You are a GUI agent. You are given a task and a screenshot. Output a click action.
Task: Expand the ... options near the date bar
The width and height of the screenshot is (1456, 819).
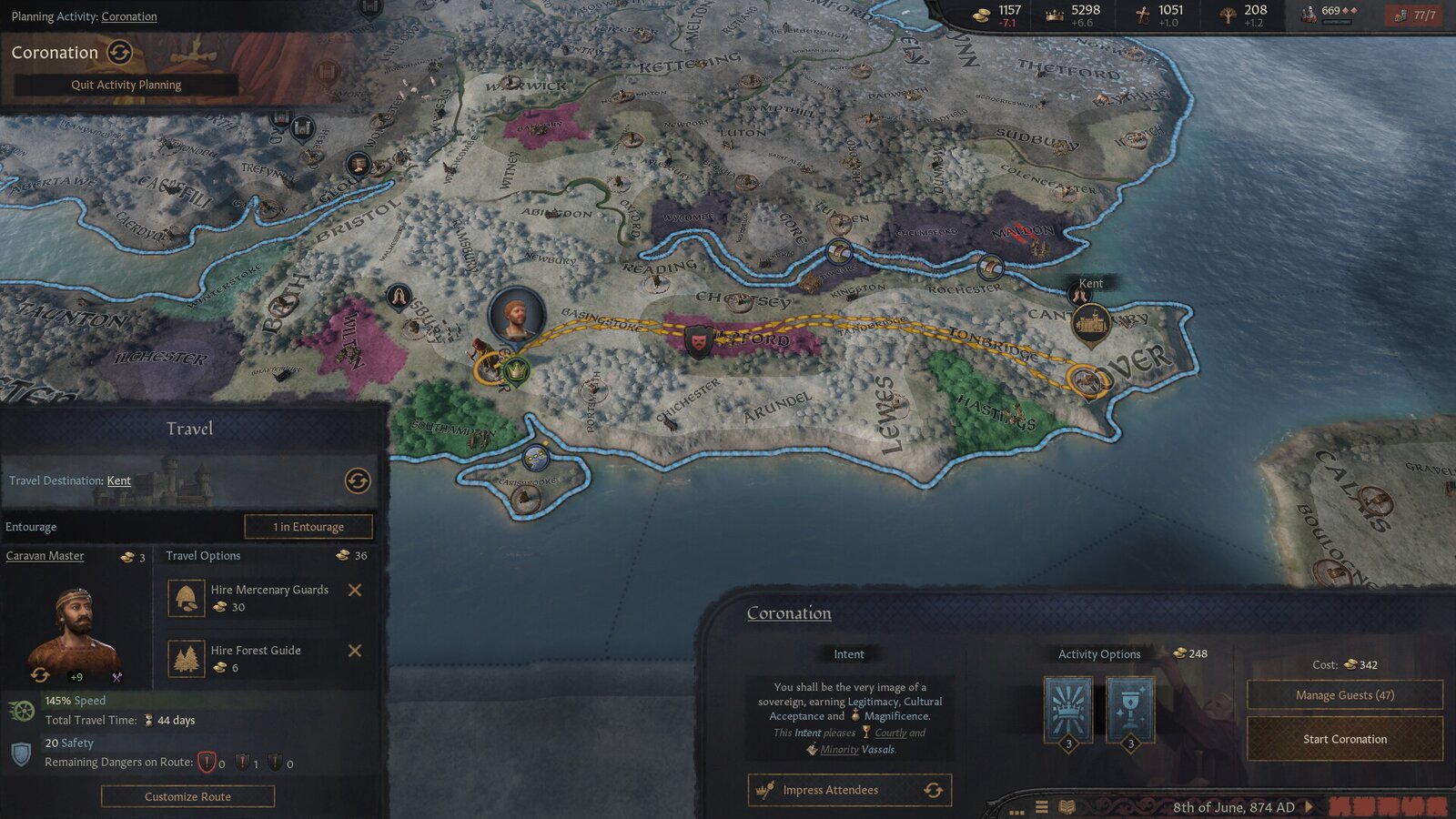tap(1016, 810)
